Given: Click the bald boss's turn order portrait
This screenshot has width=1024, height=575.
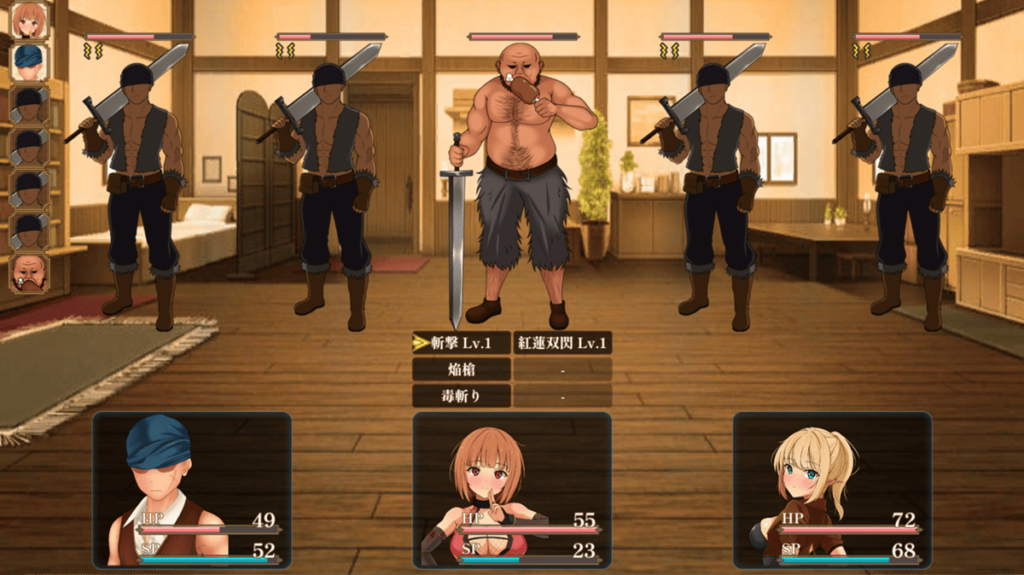Looking at the screenshot, I should tap(30, 272).
